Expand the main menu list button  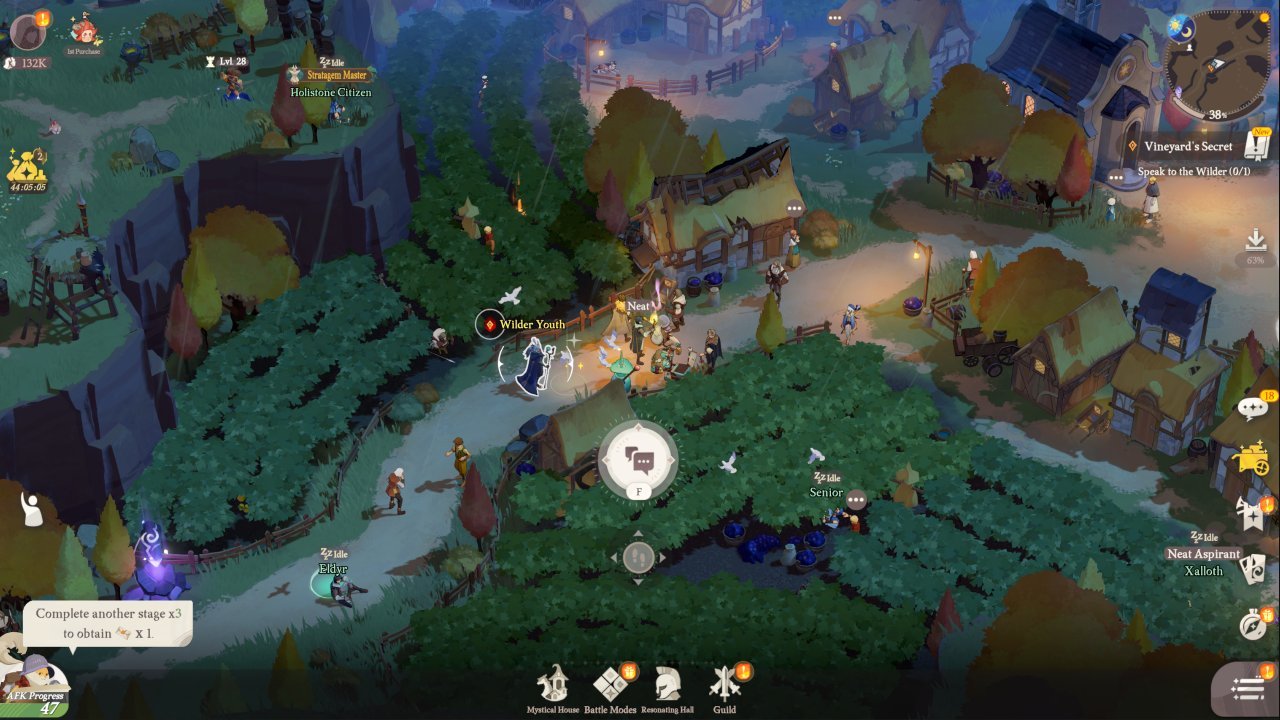(1248, 688)
